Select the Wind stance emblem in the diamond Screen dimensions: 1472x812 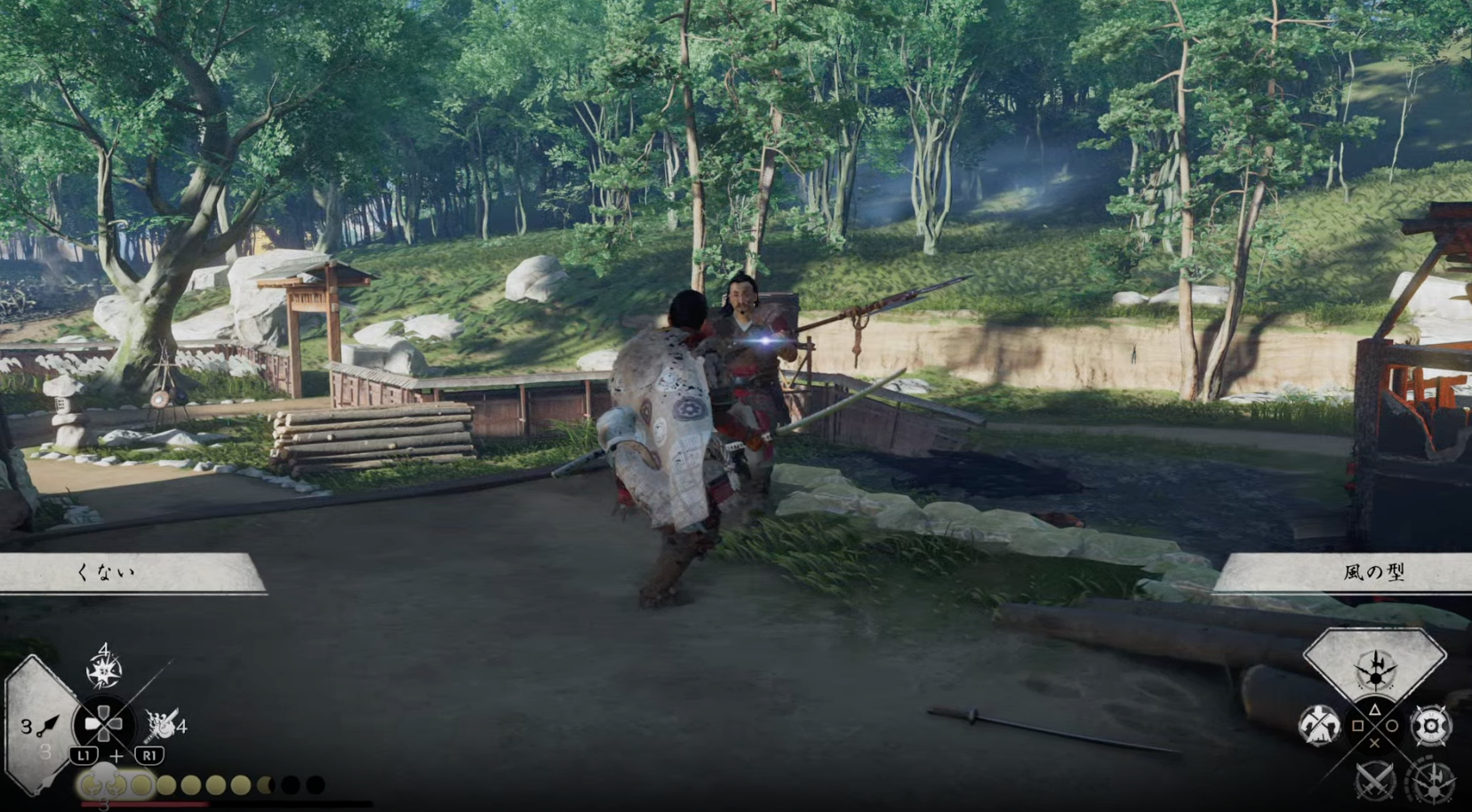[x=1374, y=672]
